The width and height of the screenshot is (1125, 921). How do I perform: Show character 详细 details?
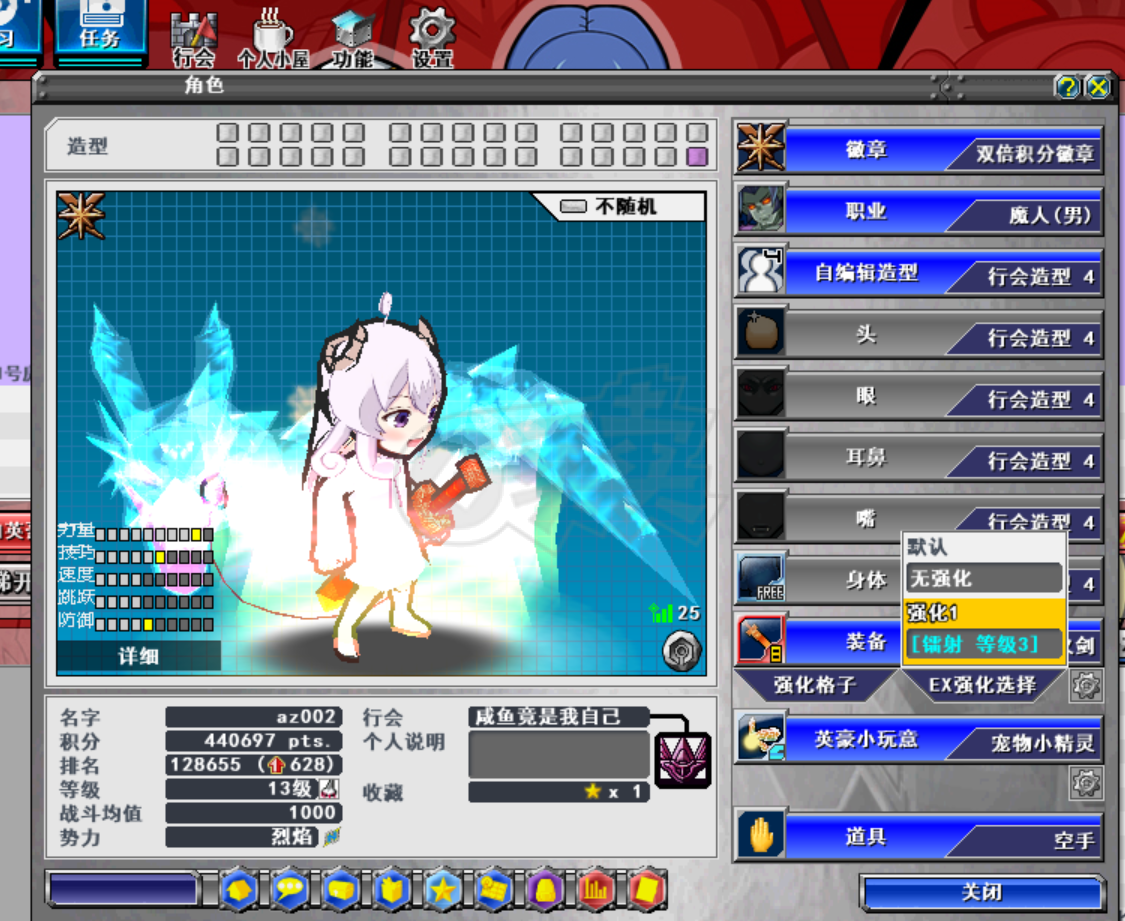(x=139, y=656)
